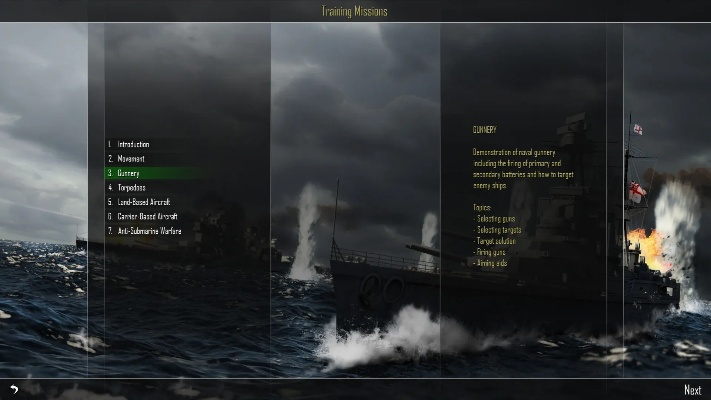Choose the Movement training mission
The height and width of the screenshot is (400, 711).
click(131, 159)
